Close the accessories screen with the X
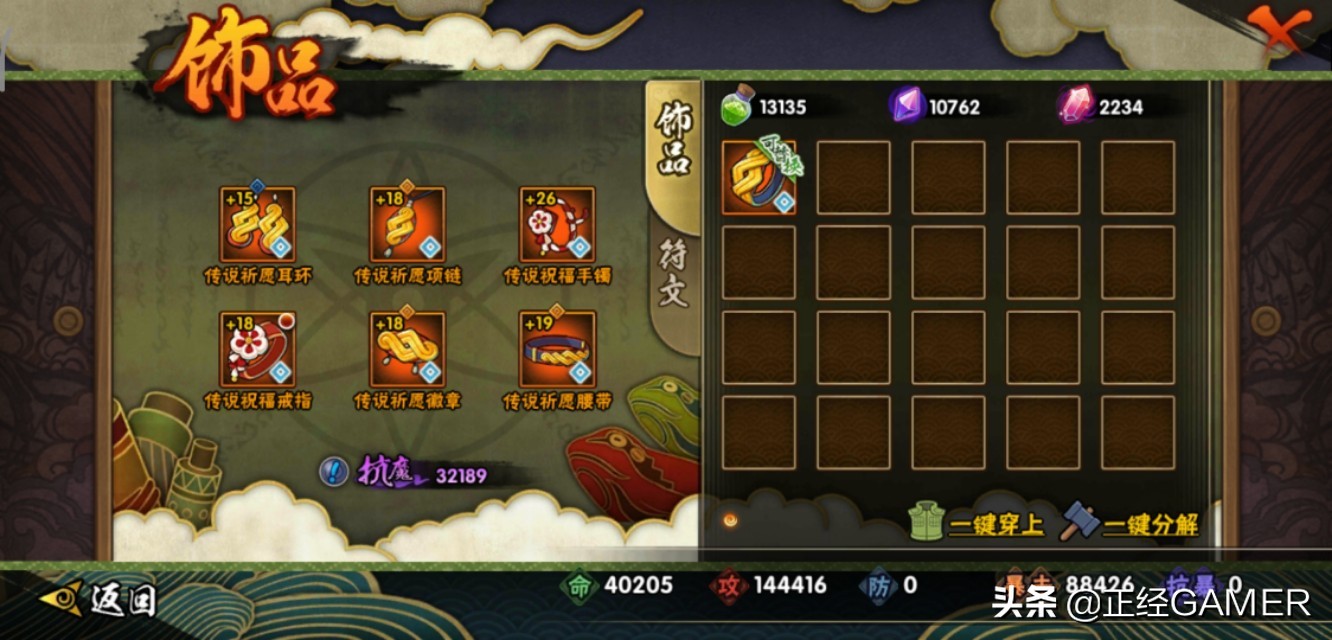Screen dimensions: 1332x640 [1280, 32]
